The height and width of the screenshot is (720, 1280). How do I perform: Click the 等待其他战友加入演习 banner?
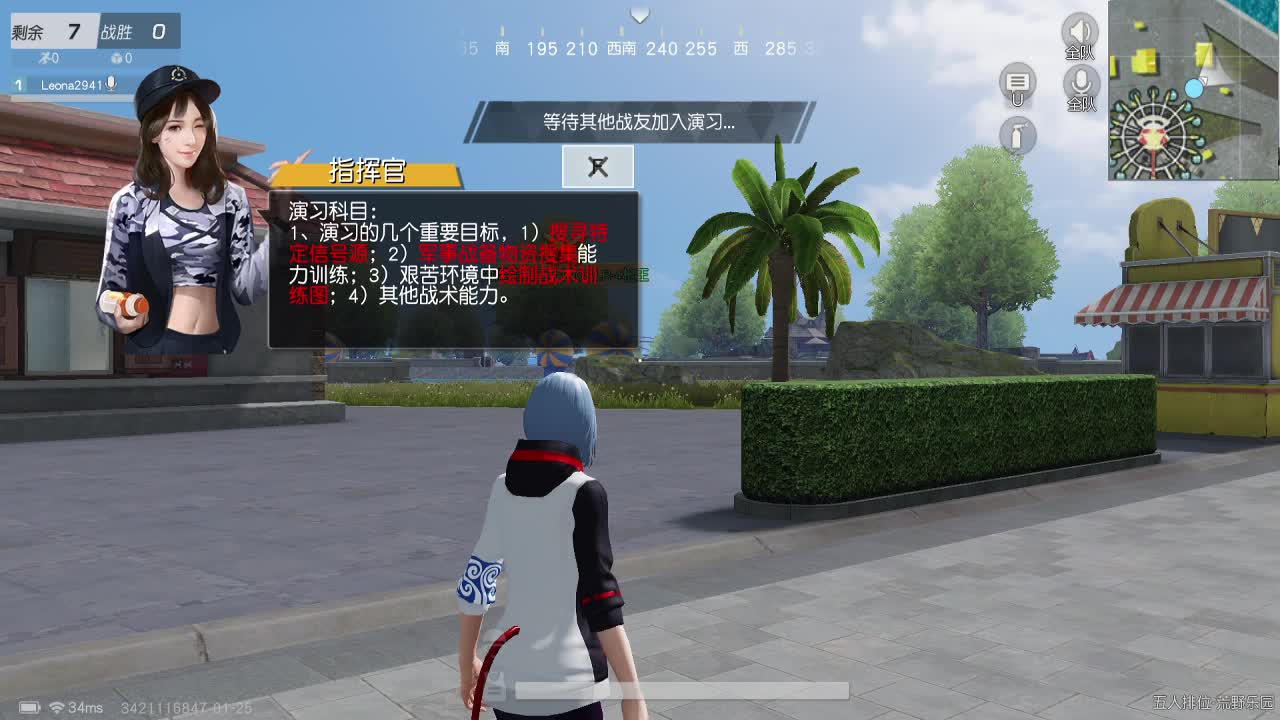point(639,121)
